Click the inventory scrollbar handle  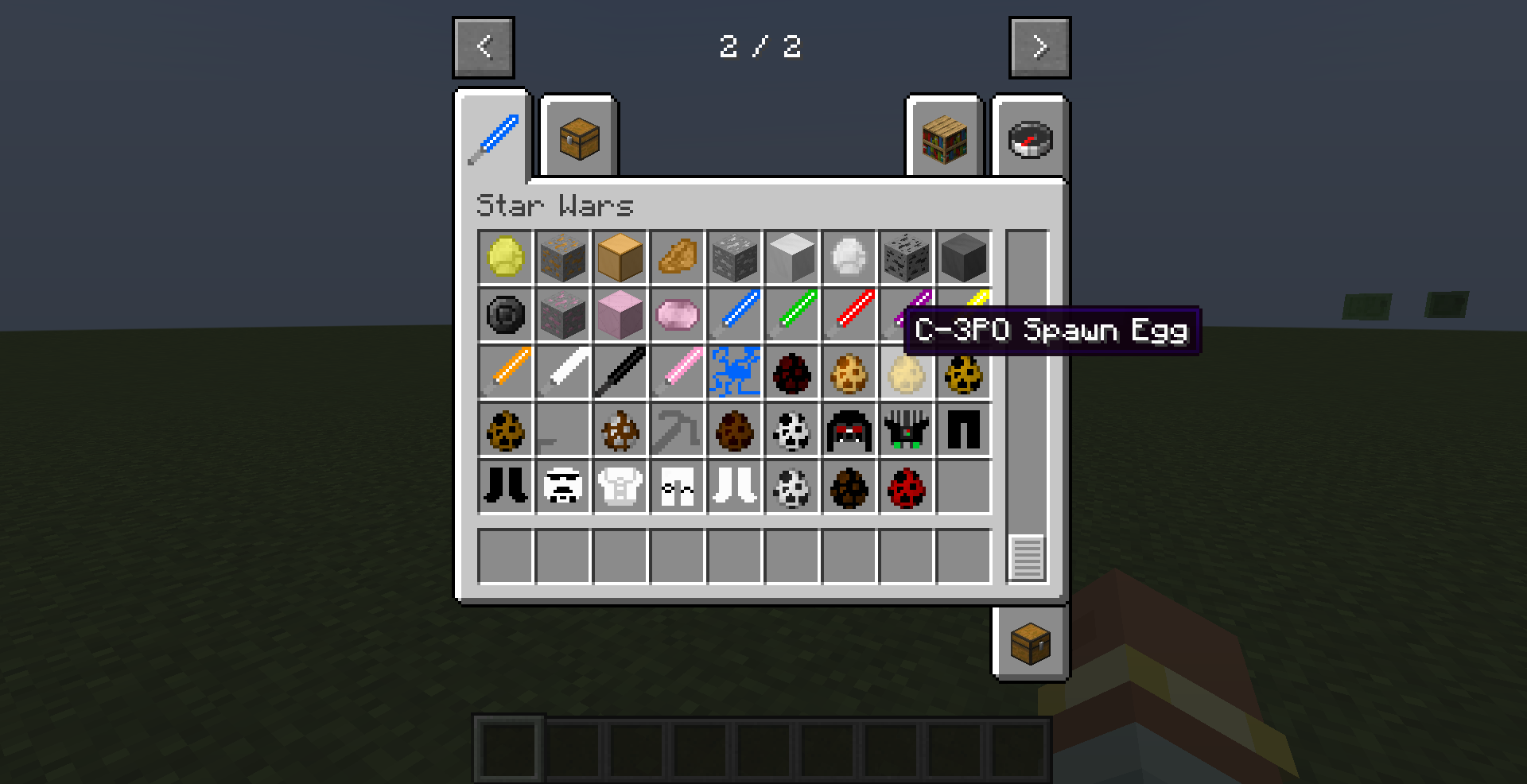click(1027, 557)
